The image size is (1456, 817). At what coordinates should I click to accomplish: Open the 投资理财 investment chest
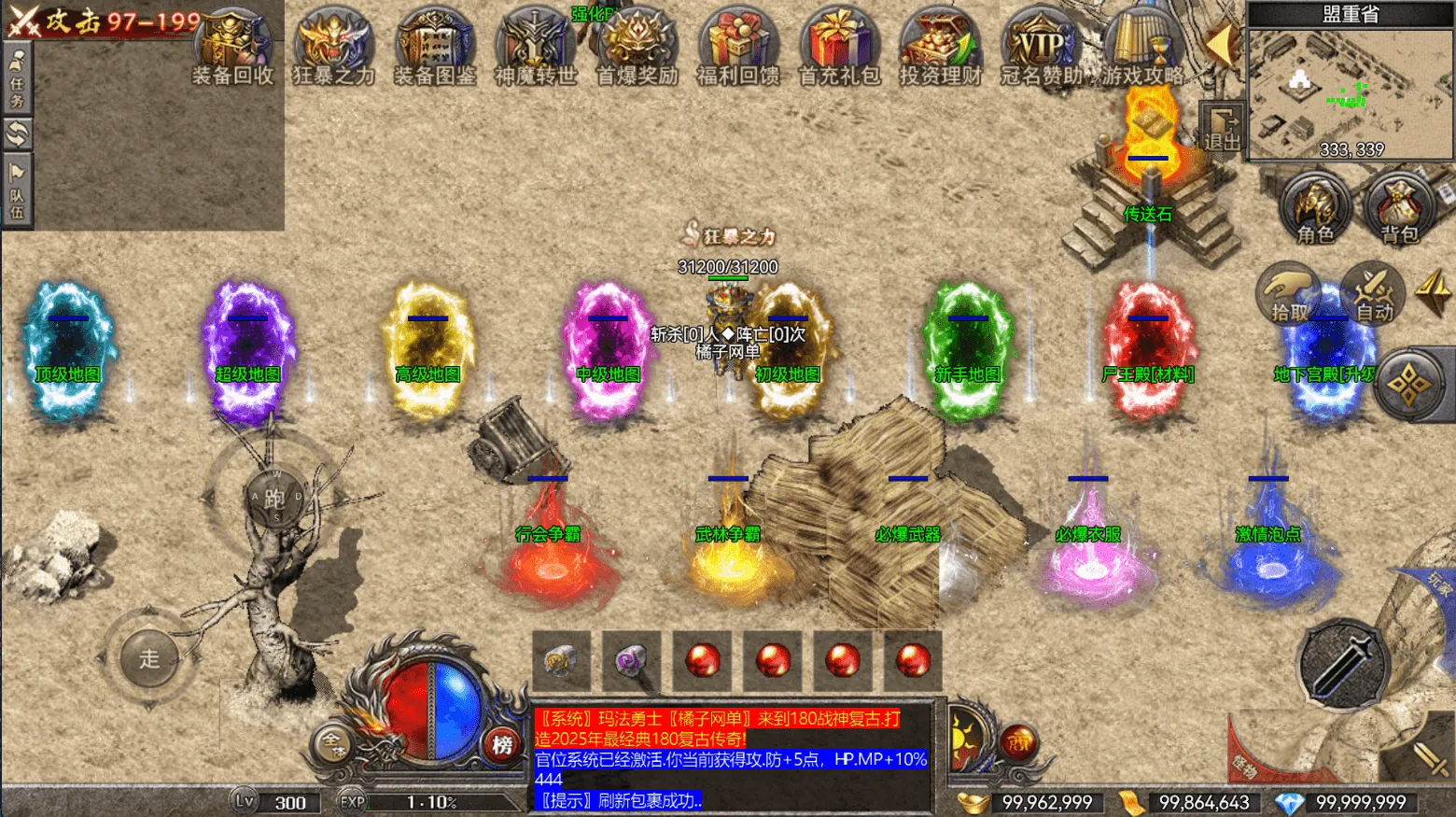click(x=940, y=49)
